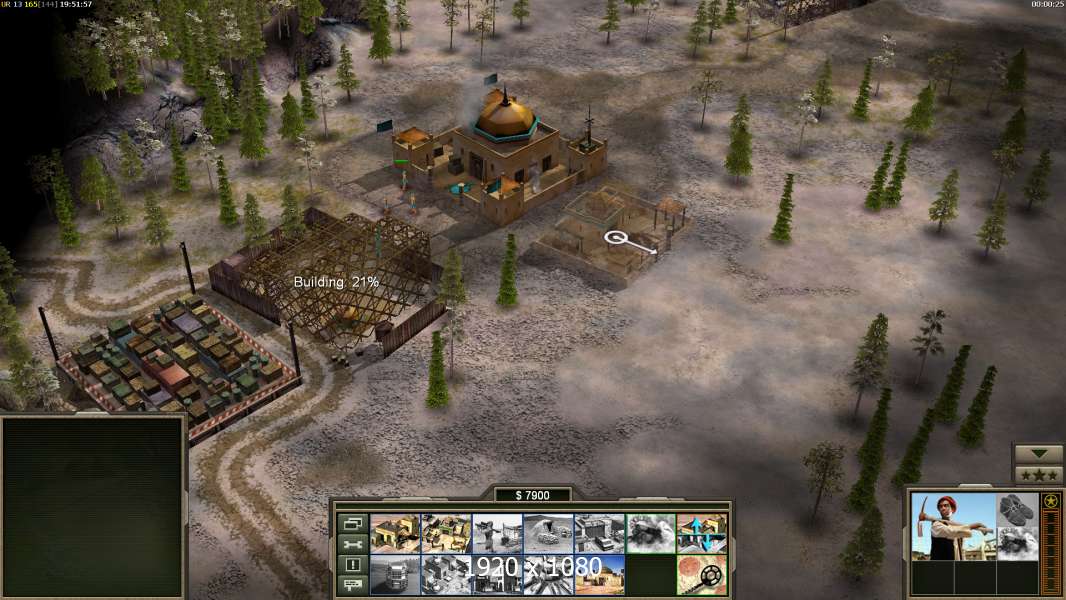Select the Barracks build icon

[446, 533]
